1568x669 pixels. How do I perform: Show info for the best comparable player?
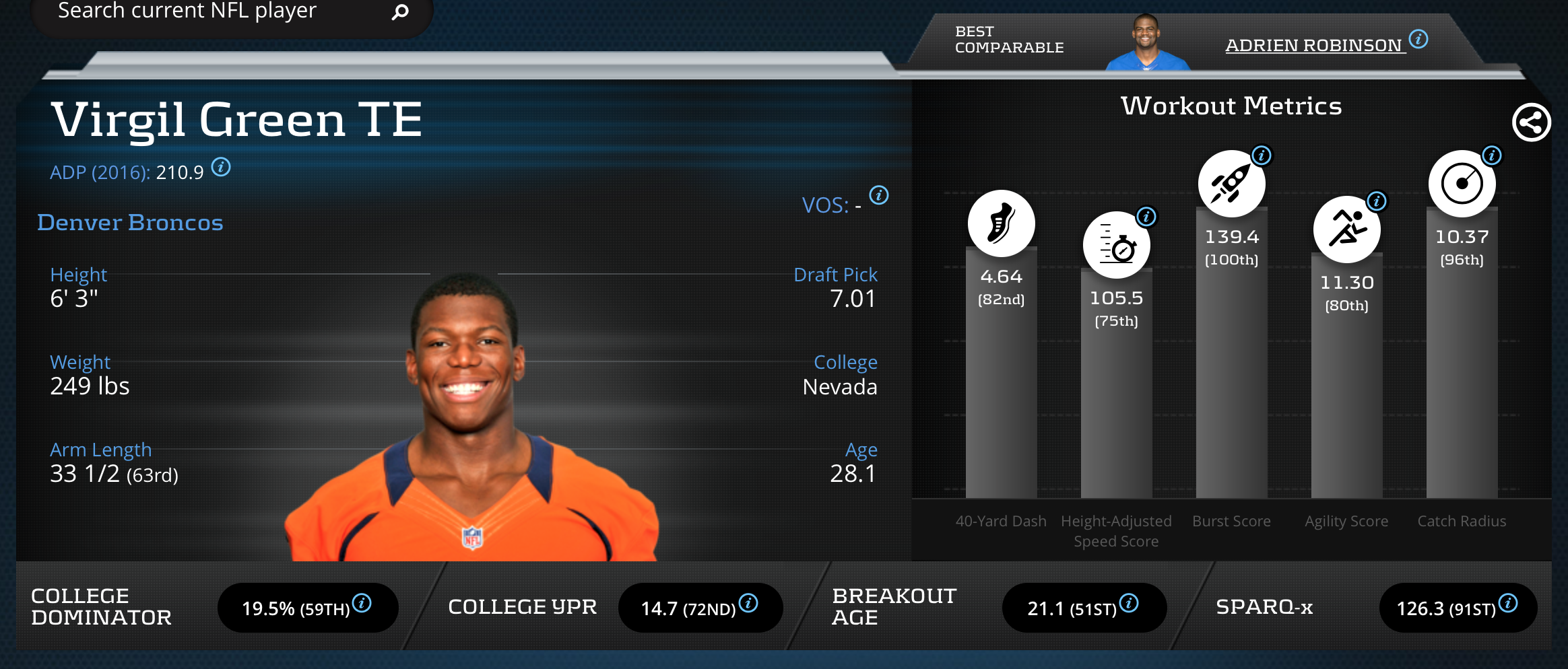[x=1418, y=39]
